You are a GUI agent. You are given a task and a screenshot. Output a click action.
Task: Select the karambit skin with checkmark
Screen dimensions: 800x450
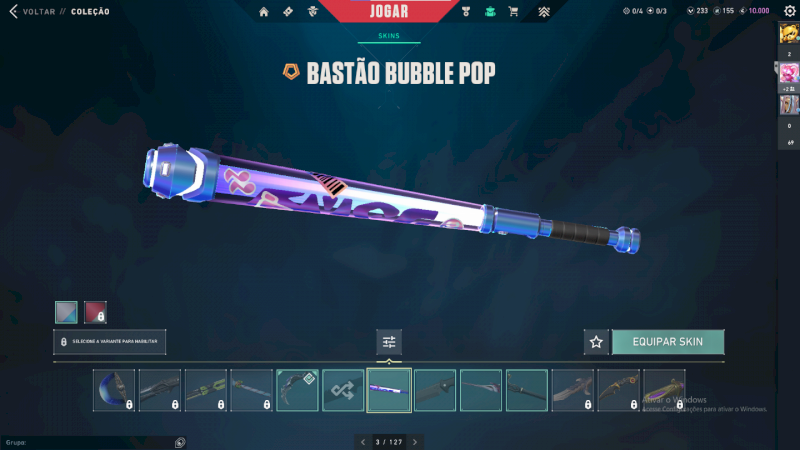click(297, 390)
